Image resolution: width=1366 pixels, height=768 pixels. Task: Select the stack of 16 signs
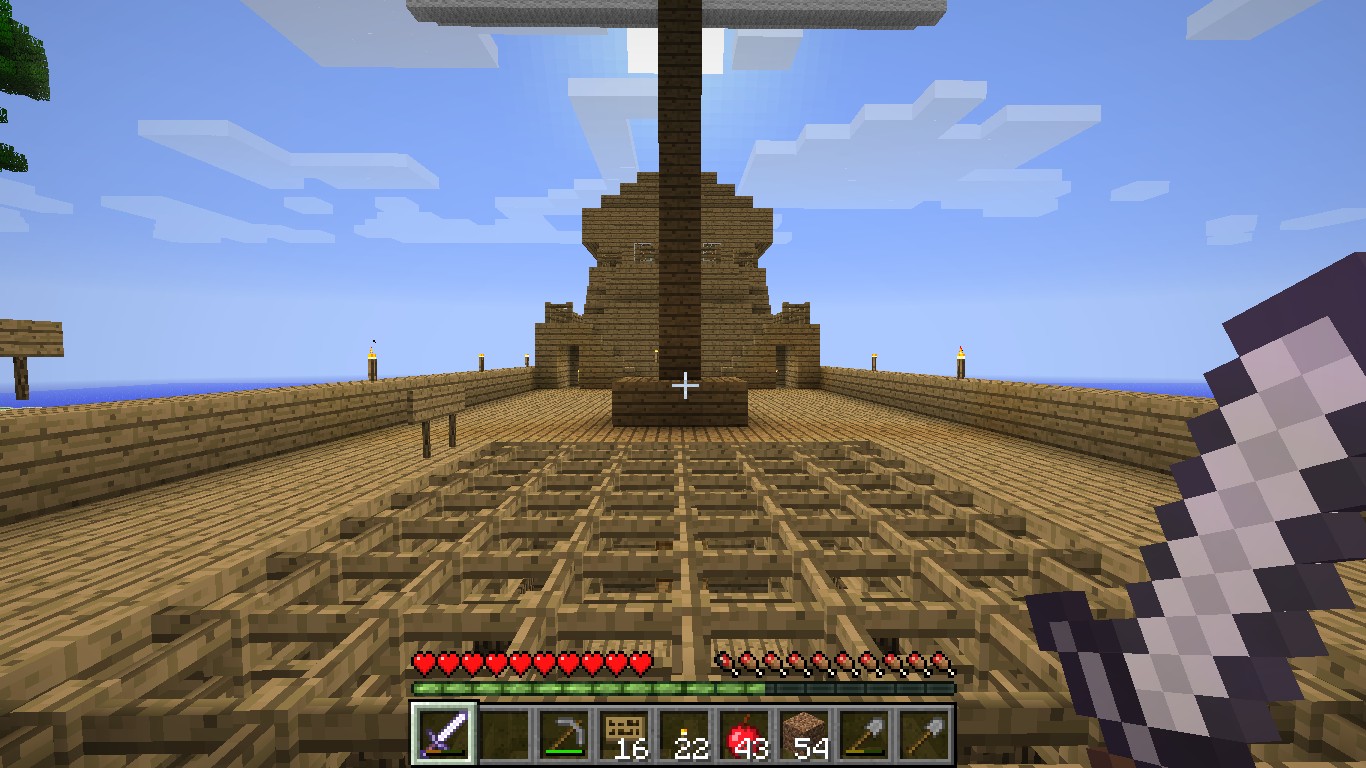point(623,736)
